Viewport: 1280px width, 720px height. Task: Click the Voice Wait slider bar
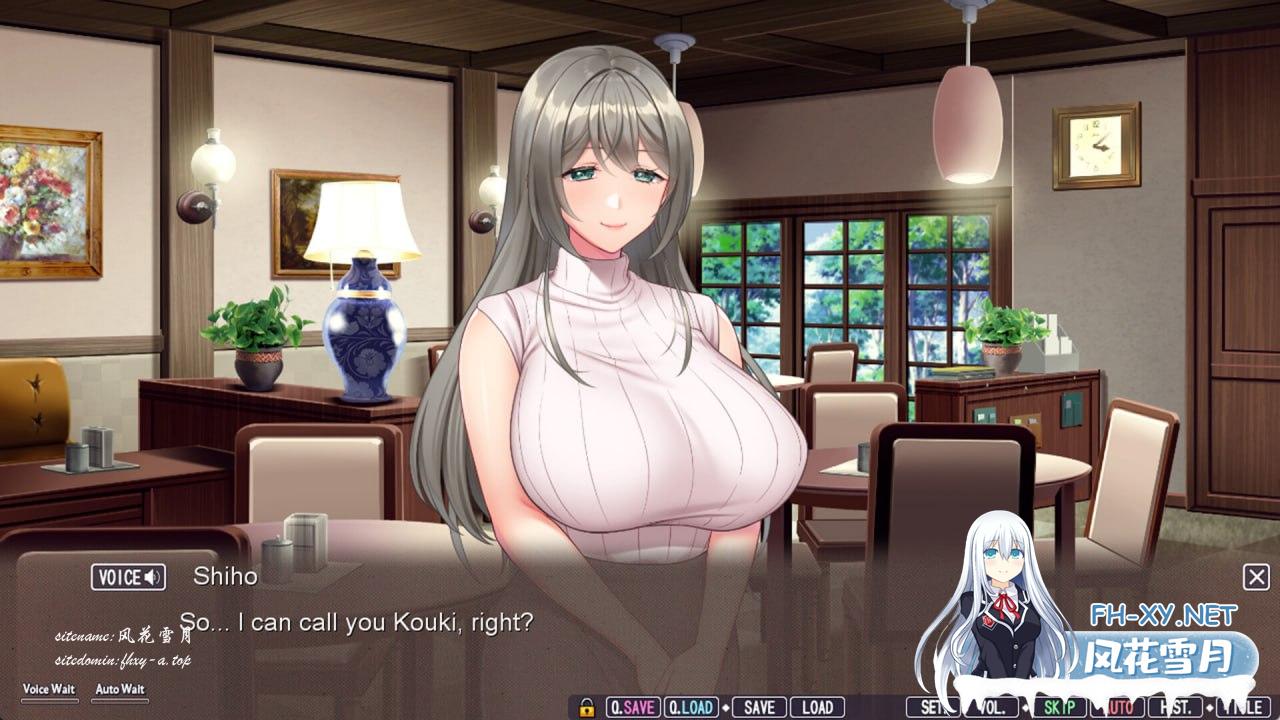coord(48,702)
